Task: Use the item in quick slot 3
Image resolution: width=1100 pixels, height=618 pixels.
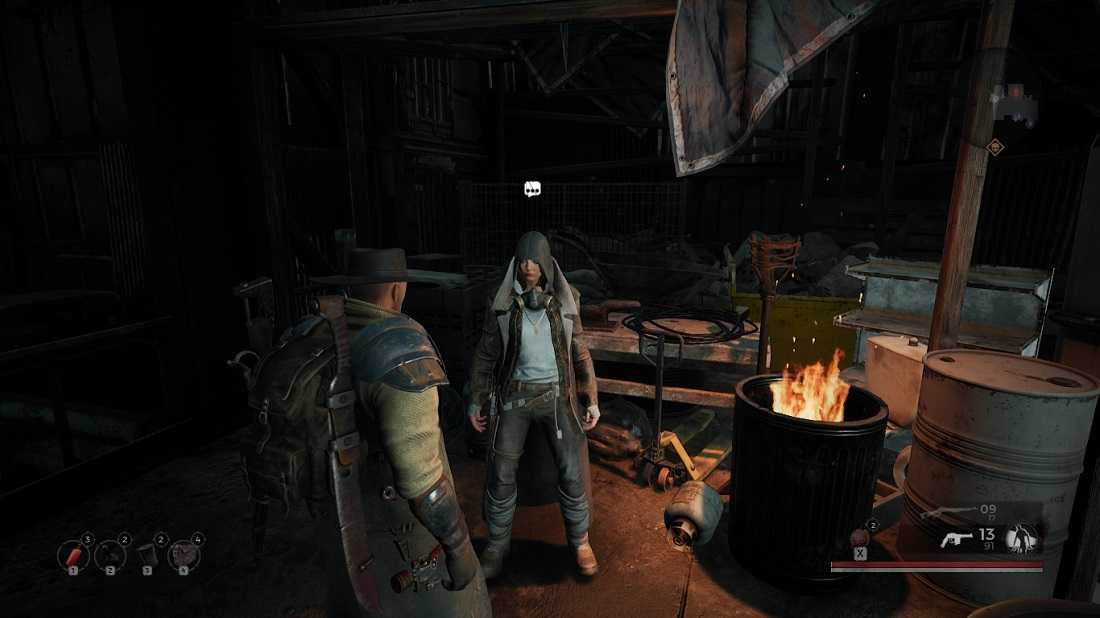Action: (147, 554)
